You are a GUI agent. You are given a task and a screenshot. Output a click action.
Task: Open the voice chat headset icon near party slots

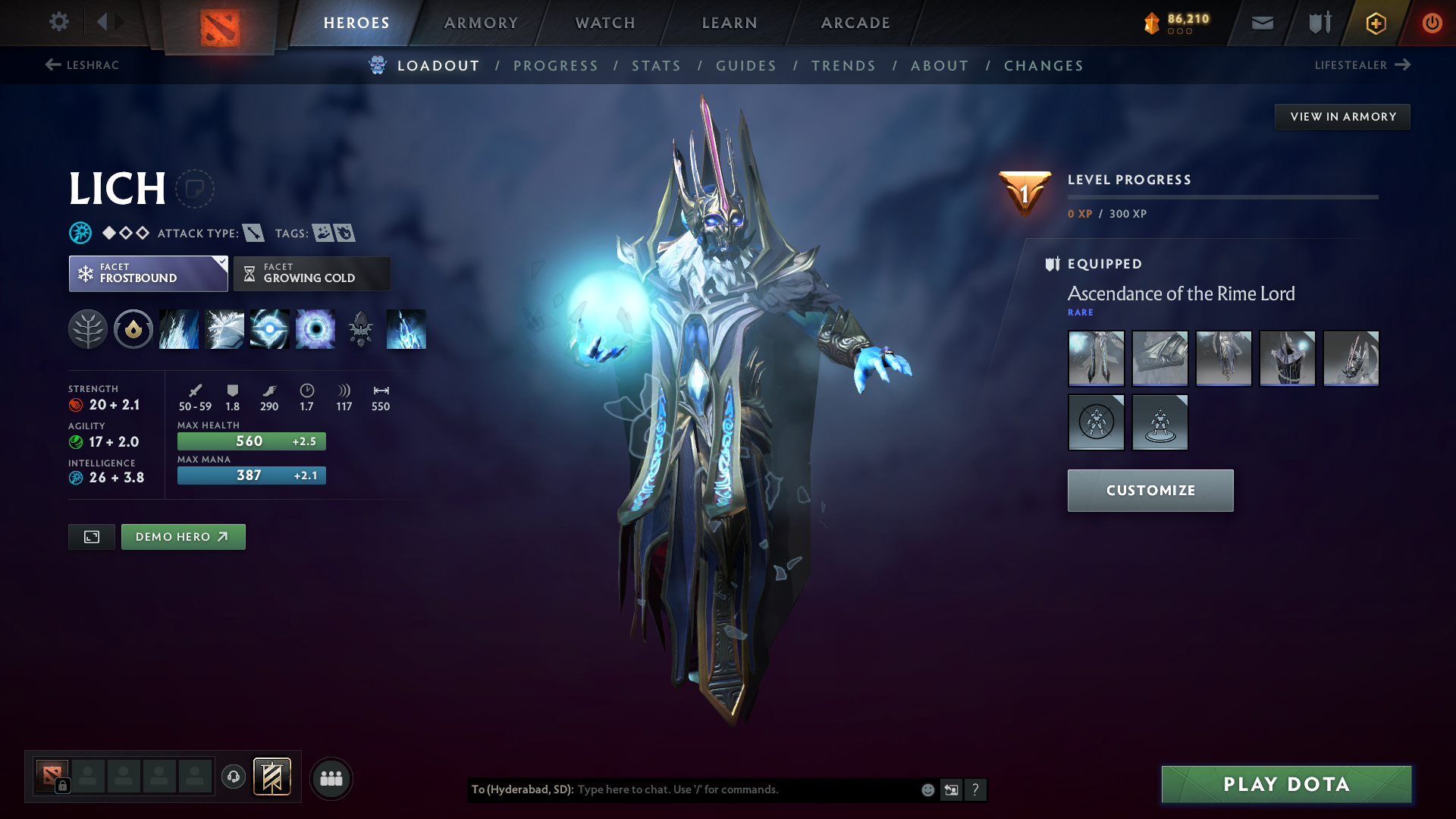coord(233,777)
